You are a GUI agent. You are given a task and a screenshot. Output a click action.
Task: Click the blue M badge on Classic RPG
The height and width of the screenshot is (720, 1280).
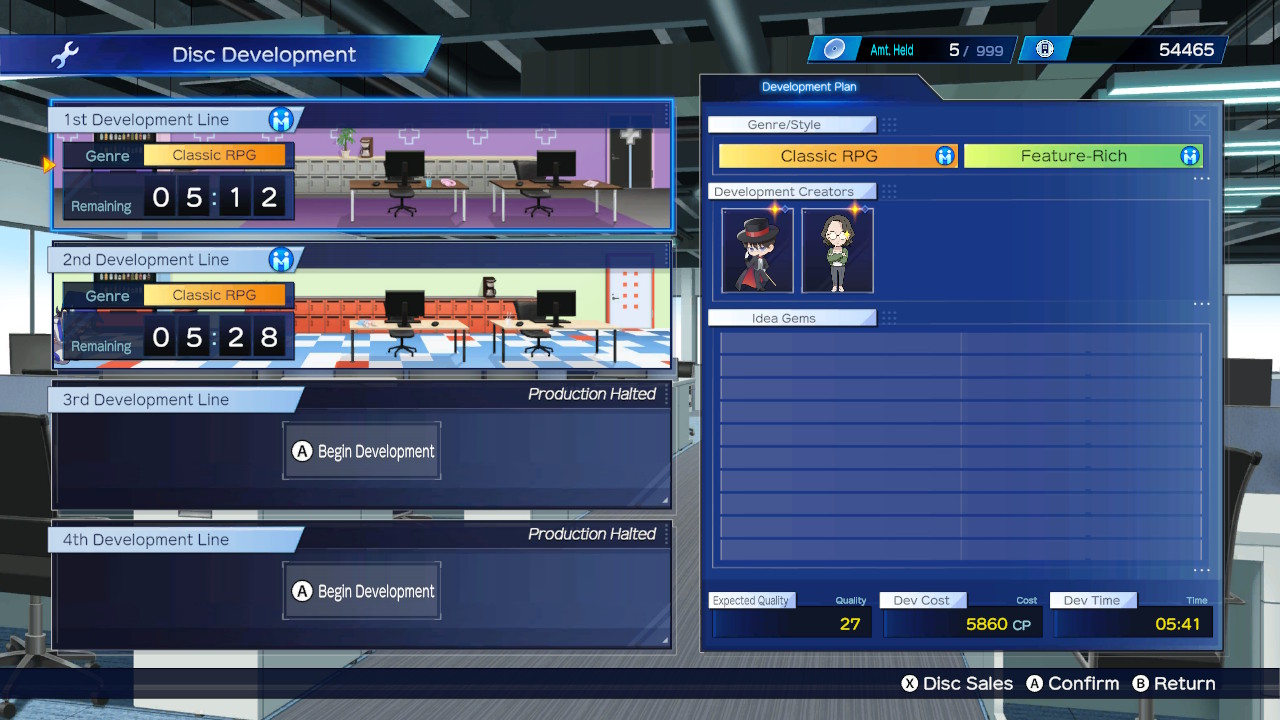(944, 156)
